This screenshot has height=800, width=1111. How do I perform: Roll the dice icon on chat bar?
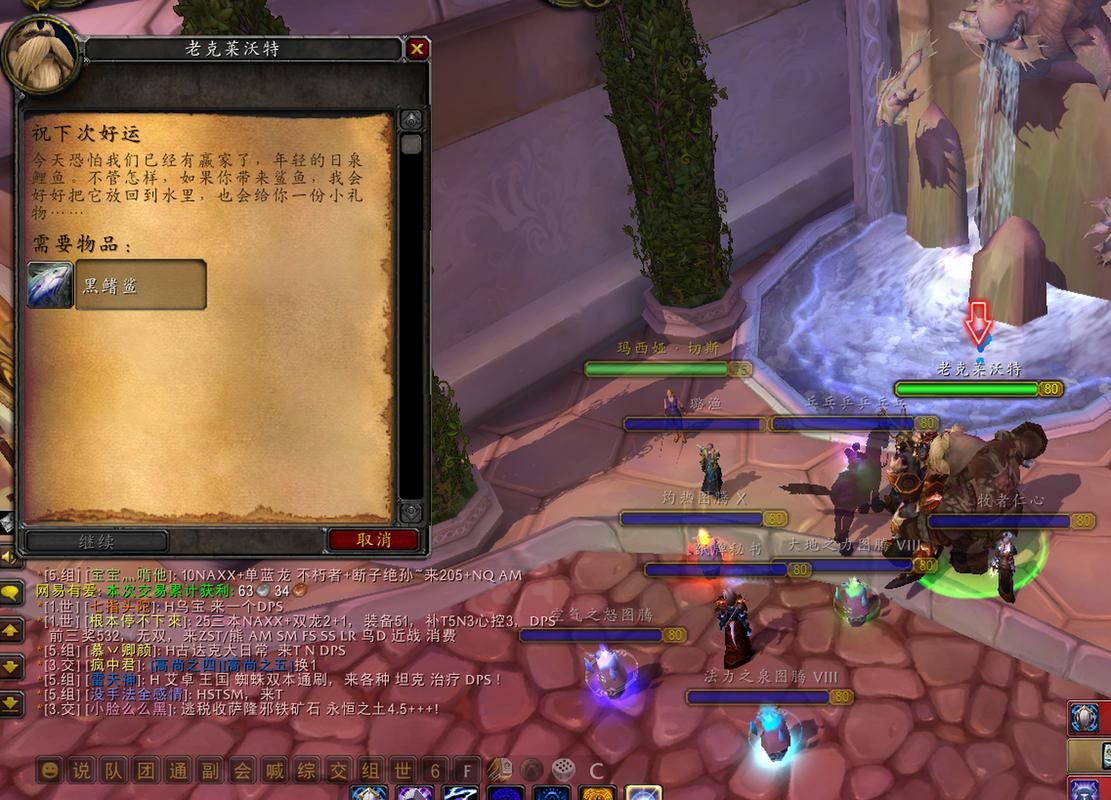pyautogui.click(x=563, y=770)
